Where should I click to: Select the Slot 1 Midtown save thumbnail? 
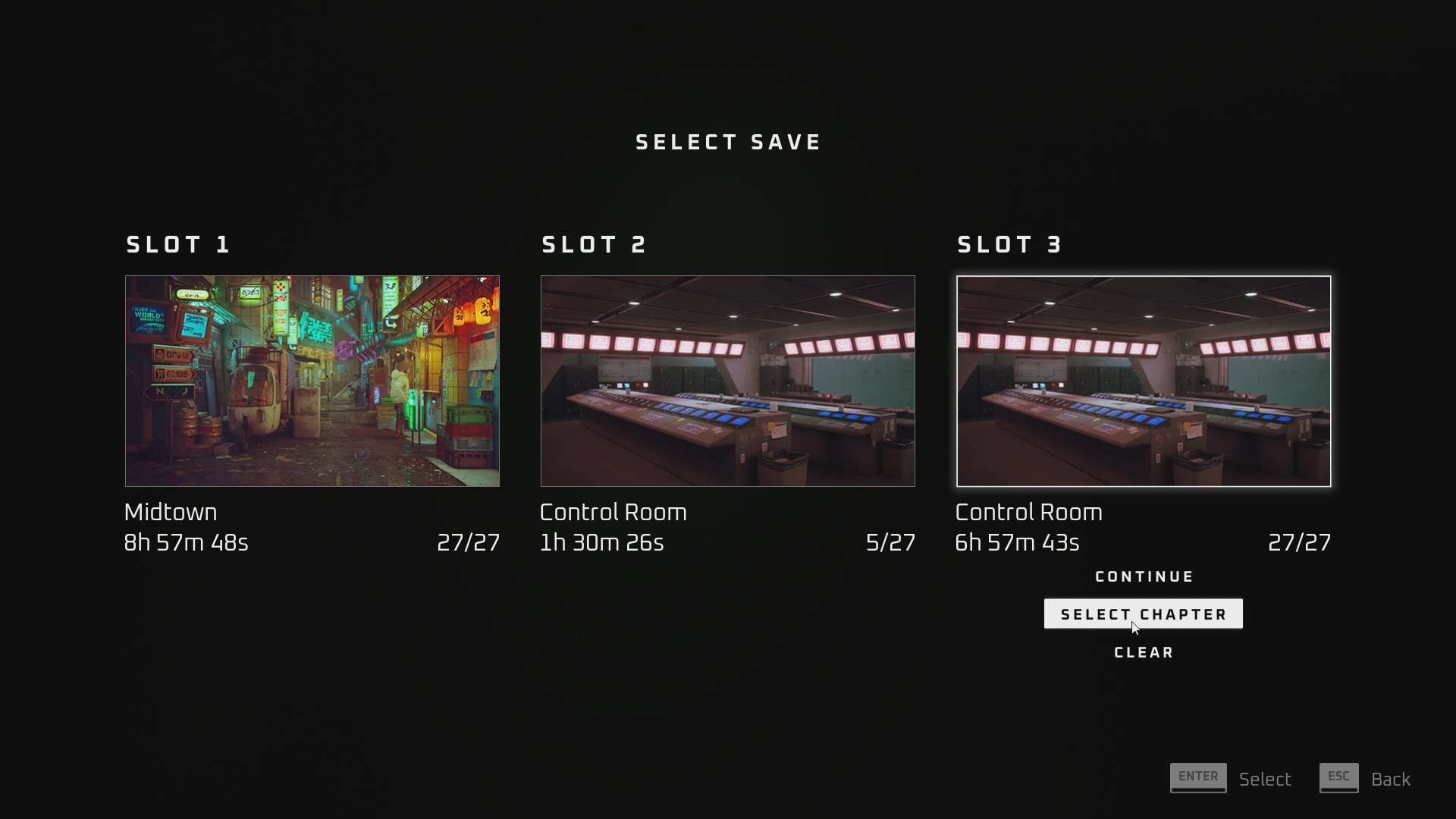[x=312, y=381]
